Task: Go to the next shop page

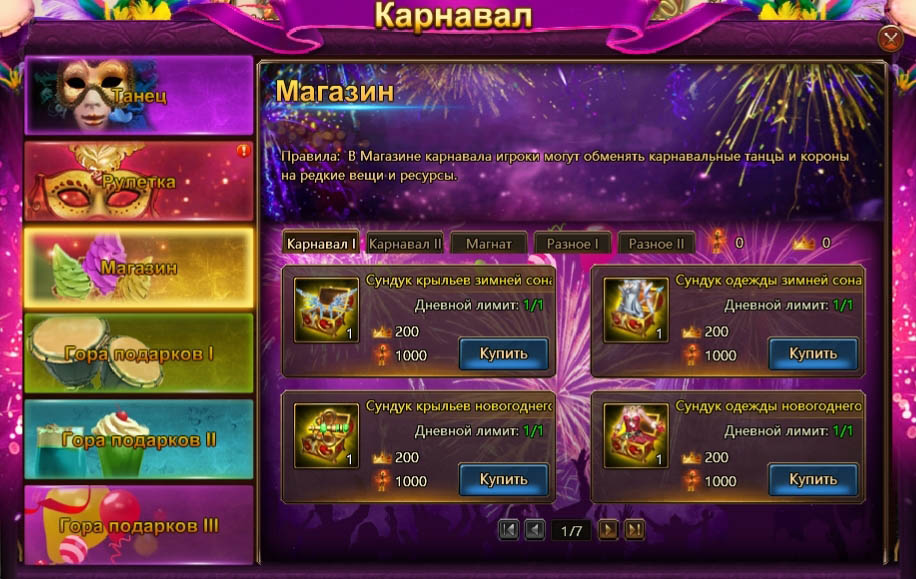Action: [x=608, y=530]
